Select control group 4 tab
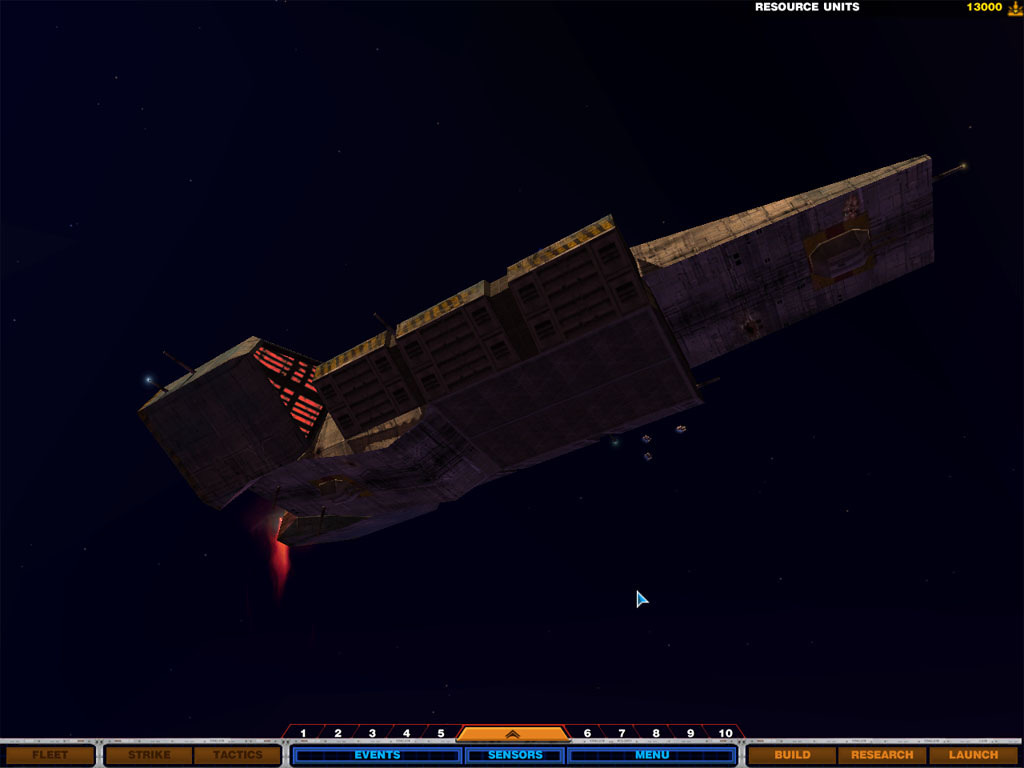The height and width of the screenshot is (768, 1024). point(406,733)
